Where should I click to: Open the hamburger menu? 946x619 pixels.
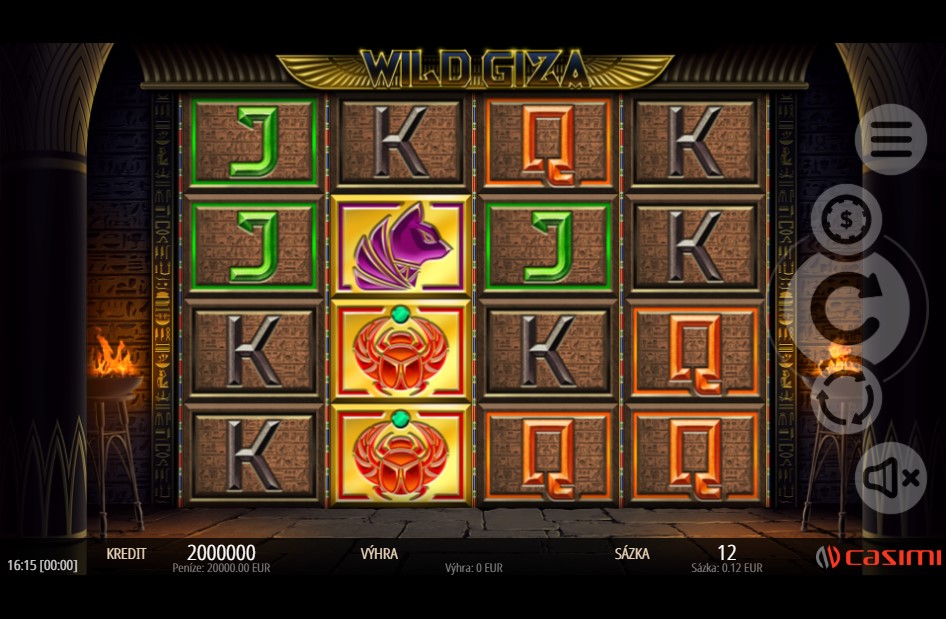pos(890,141)
